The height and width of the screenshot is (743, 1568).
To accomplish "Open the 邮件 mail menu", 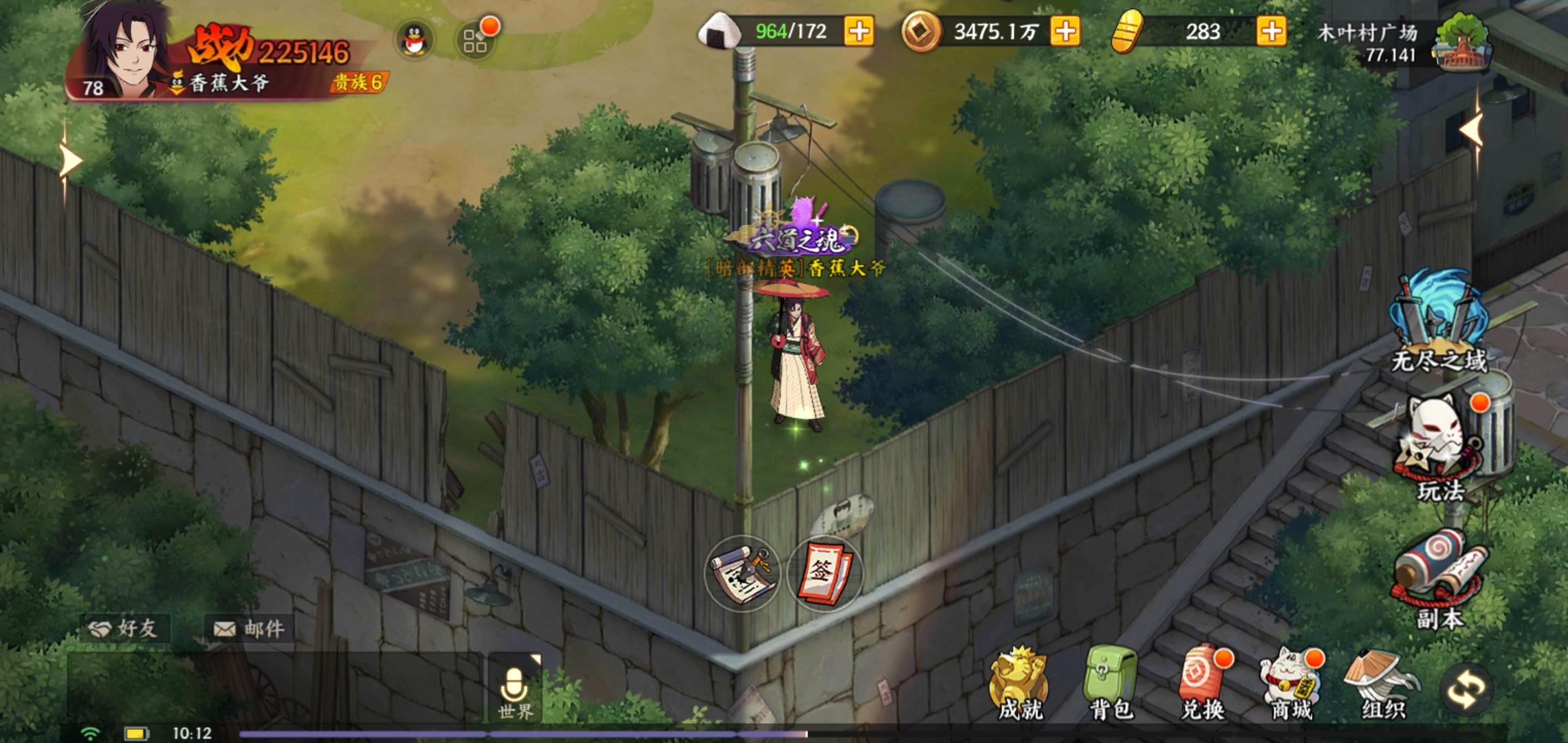I will click(250, 627).
